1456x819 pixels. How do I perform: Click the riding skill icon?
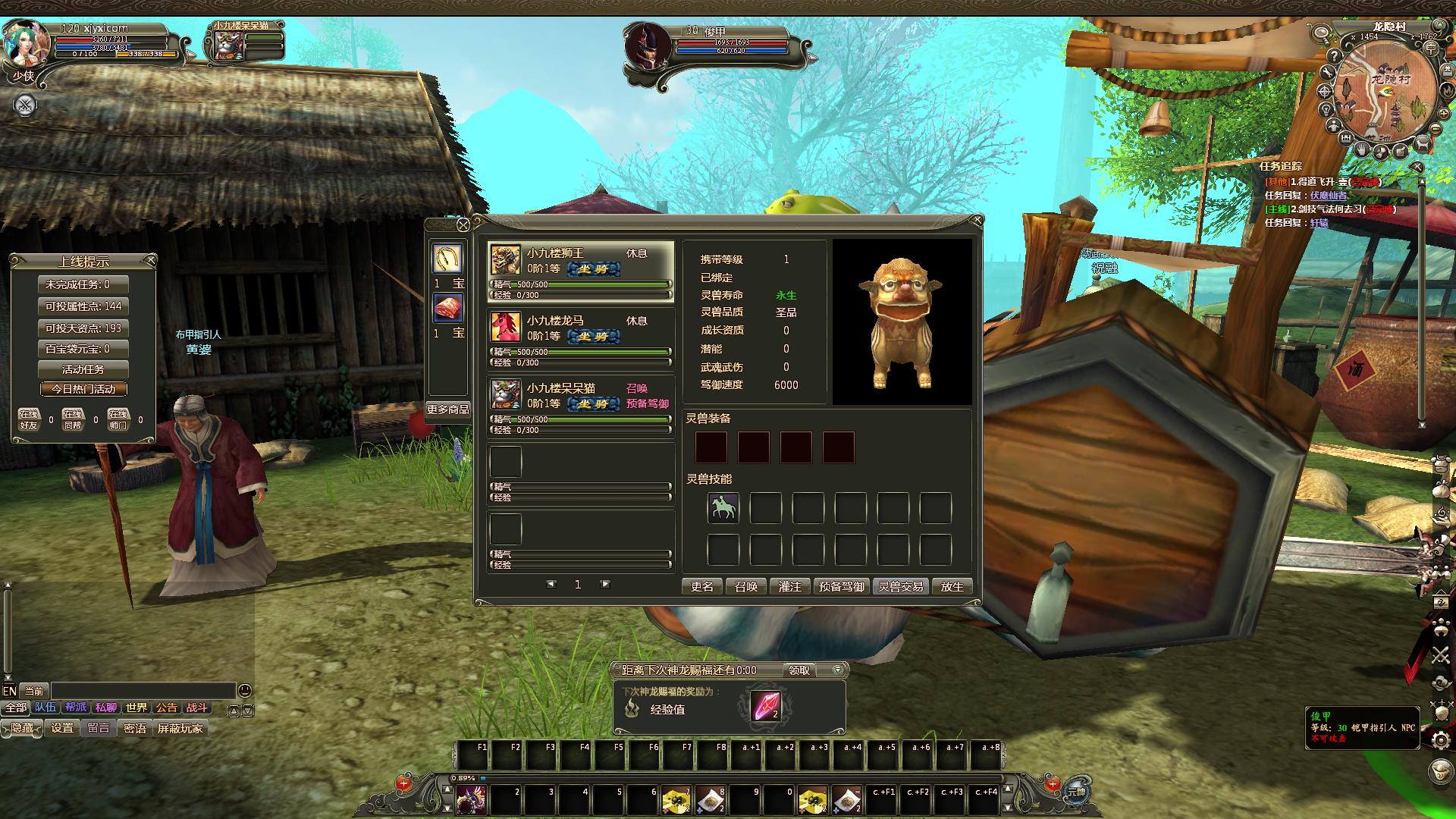723,508
